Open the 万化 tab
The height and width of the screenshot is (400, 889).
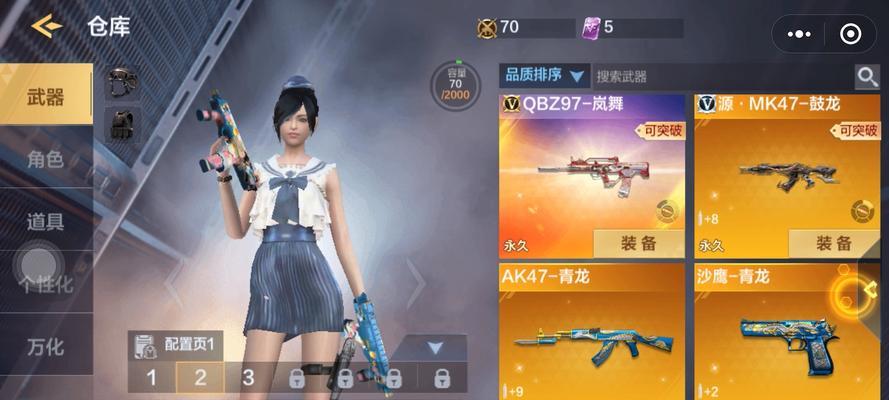click(x=46, y=347)
